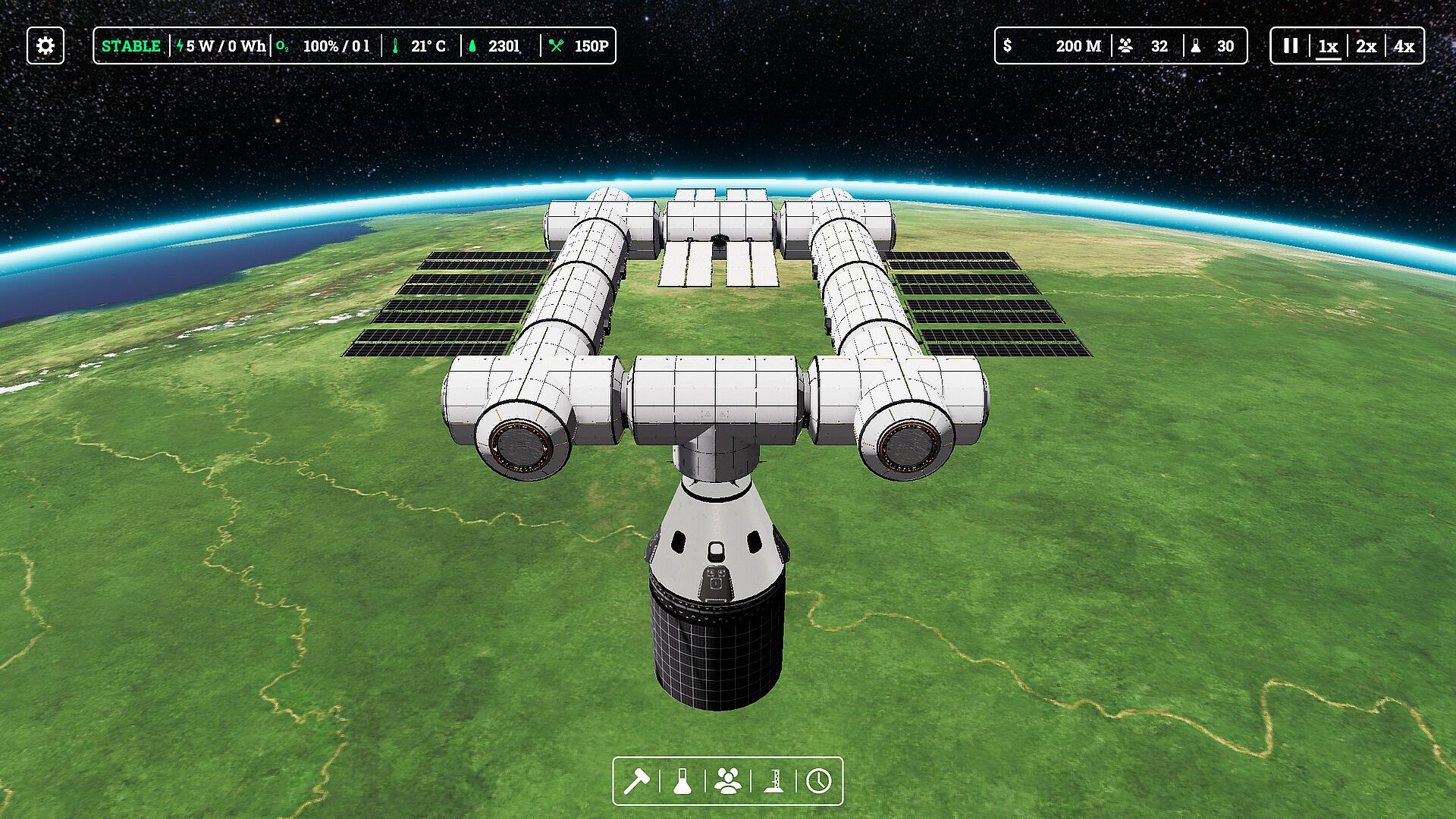1456x819 pixels.
Task: Set game speed to 1x
Action: pyautogui.click(x=1328, y=46)
